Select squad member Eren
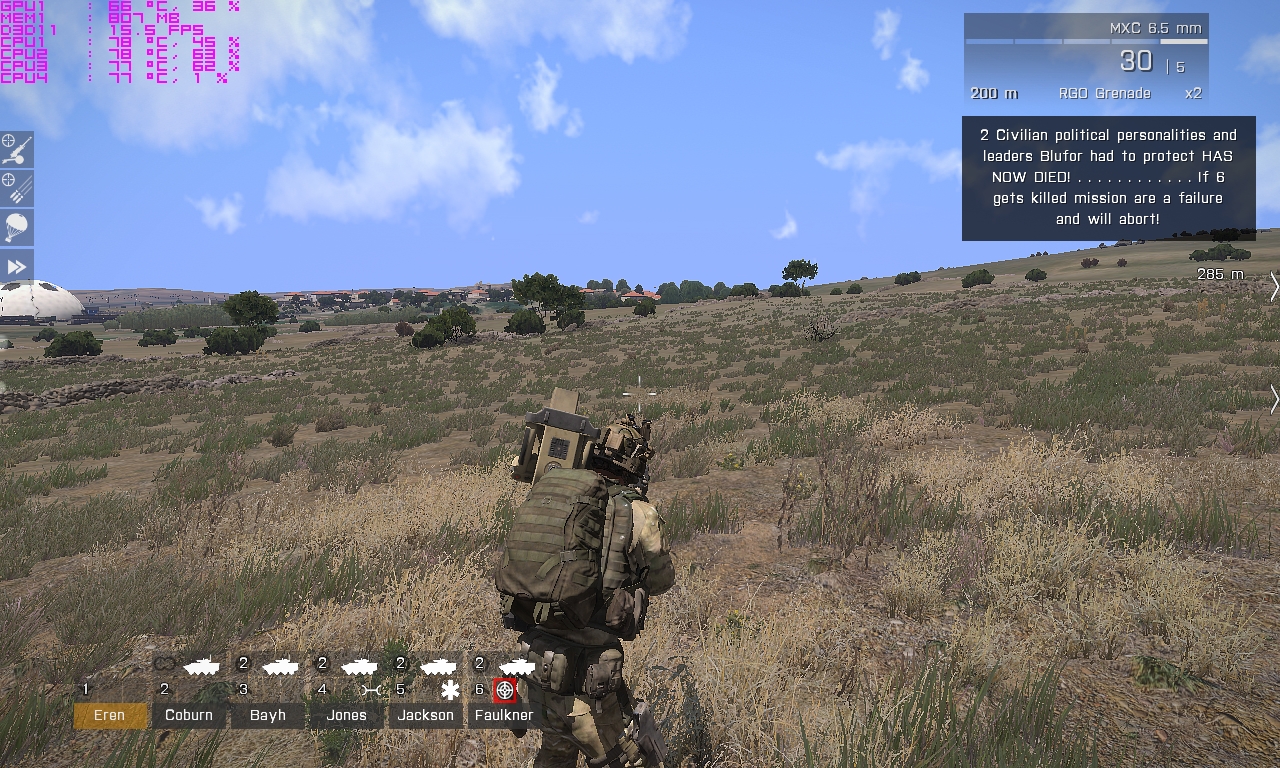Viewport: 1280px width, 768px height. tap(110, 715)
